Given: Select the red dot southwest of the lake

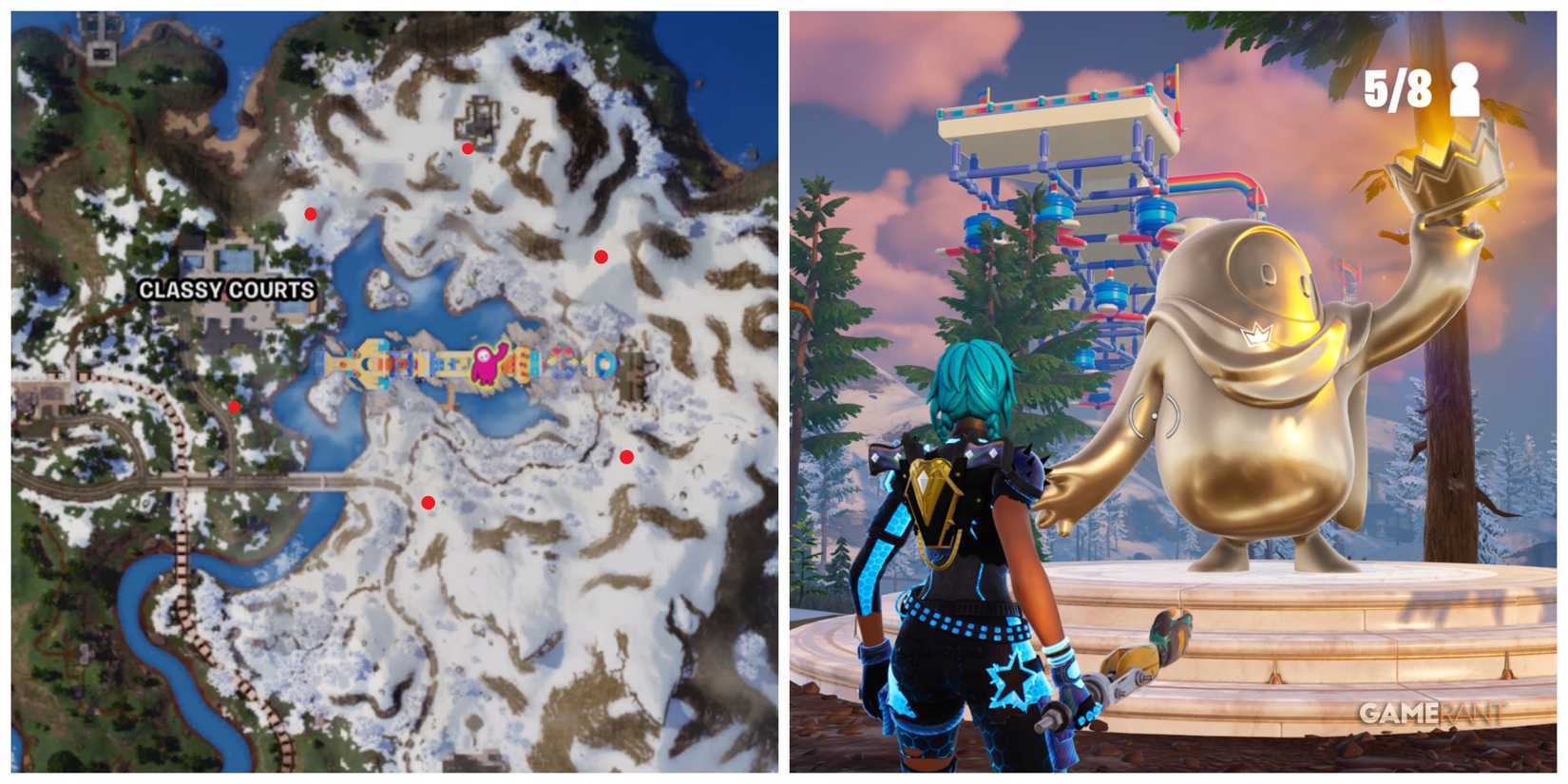Looking at the screenshot, I should pyautogui.click(x=234, y=405).
